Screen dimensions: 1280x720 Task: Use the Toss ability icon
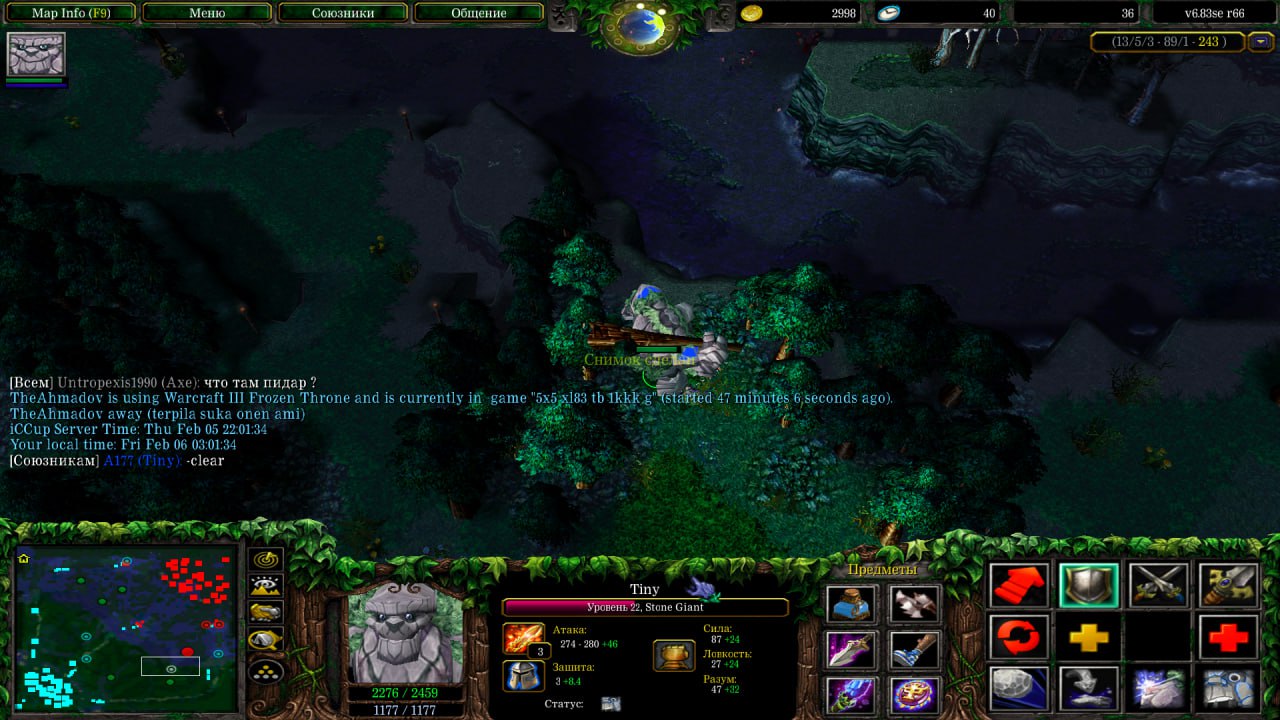pos(1089,689)
